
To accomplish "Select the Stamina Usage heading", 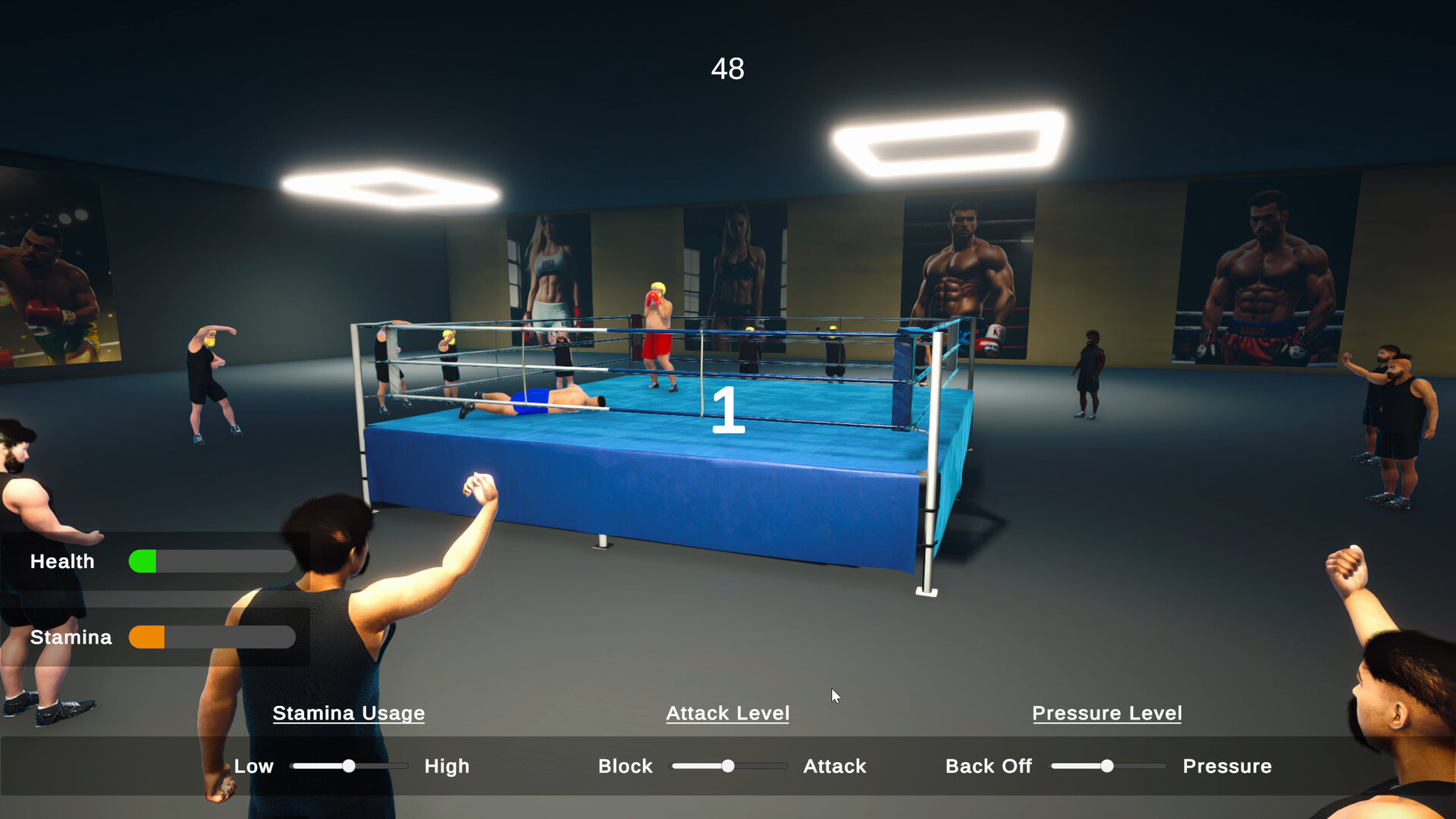I will pyautogui.click(x=349, y=713).
